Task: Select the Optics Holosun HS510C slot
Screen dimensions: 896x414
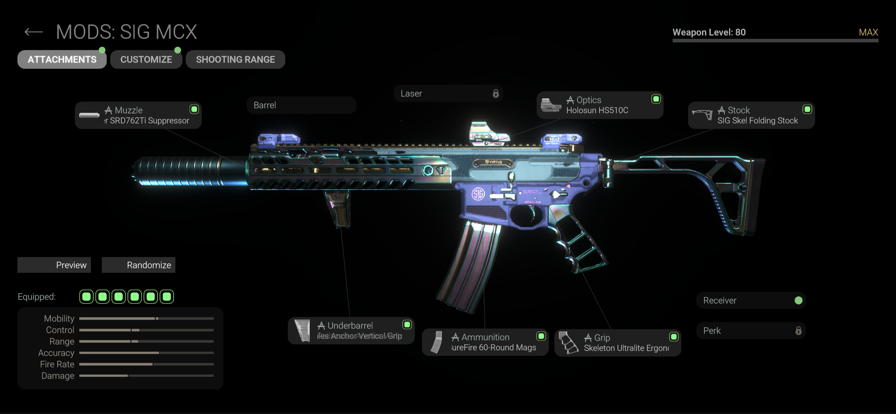Action: (x=600, y=105)
